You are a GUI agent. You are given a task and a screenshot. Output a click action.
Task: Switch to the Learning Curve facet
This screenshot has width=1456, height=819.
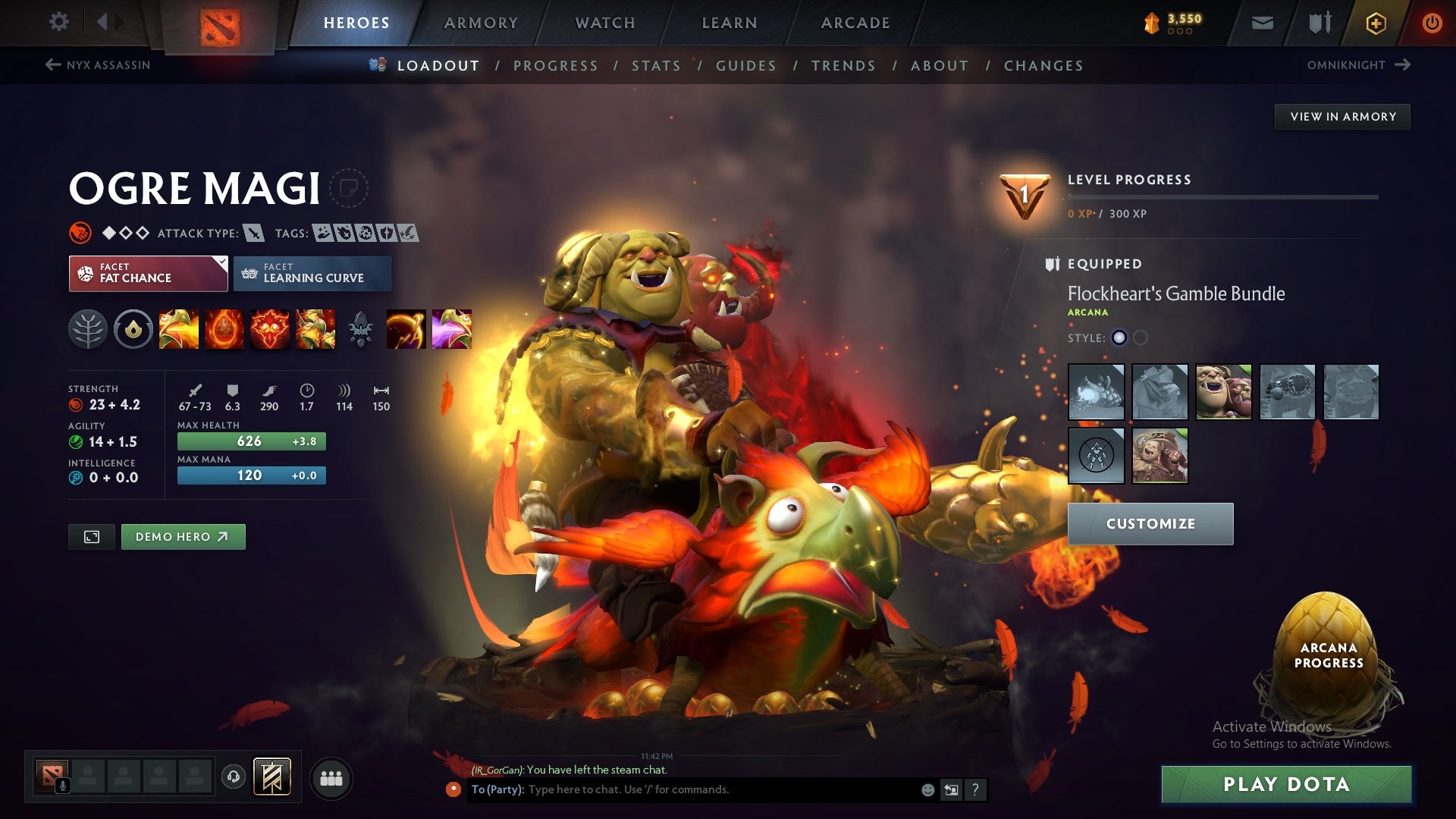(x=312, y=273)
